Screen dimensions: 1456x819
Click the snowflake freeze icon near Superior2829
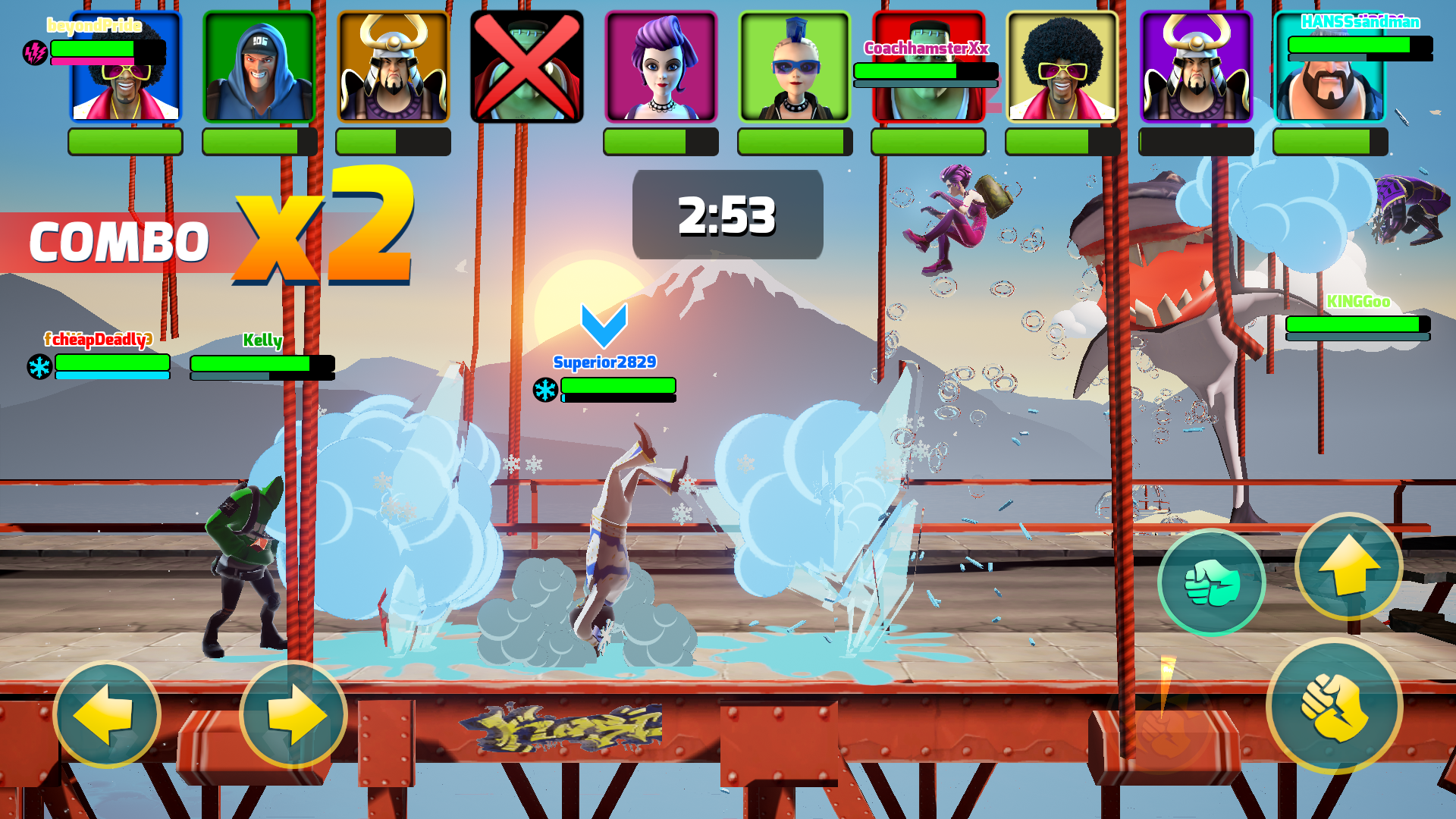[x=544, y=388]
